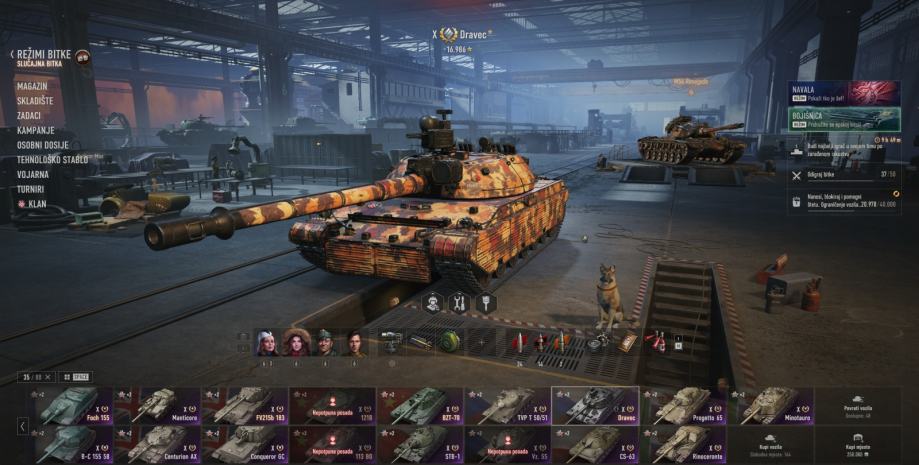This screenshot has height=465, width=919.
Task: Show the Osobni Dosje service record
Action: 42,145
